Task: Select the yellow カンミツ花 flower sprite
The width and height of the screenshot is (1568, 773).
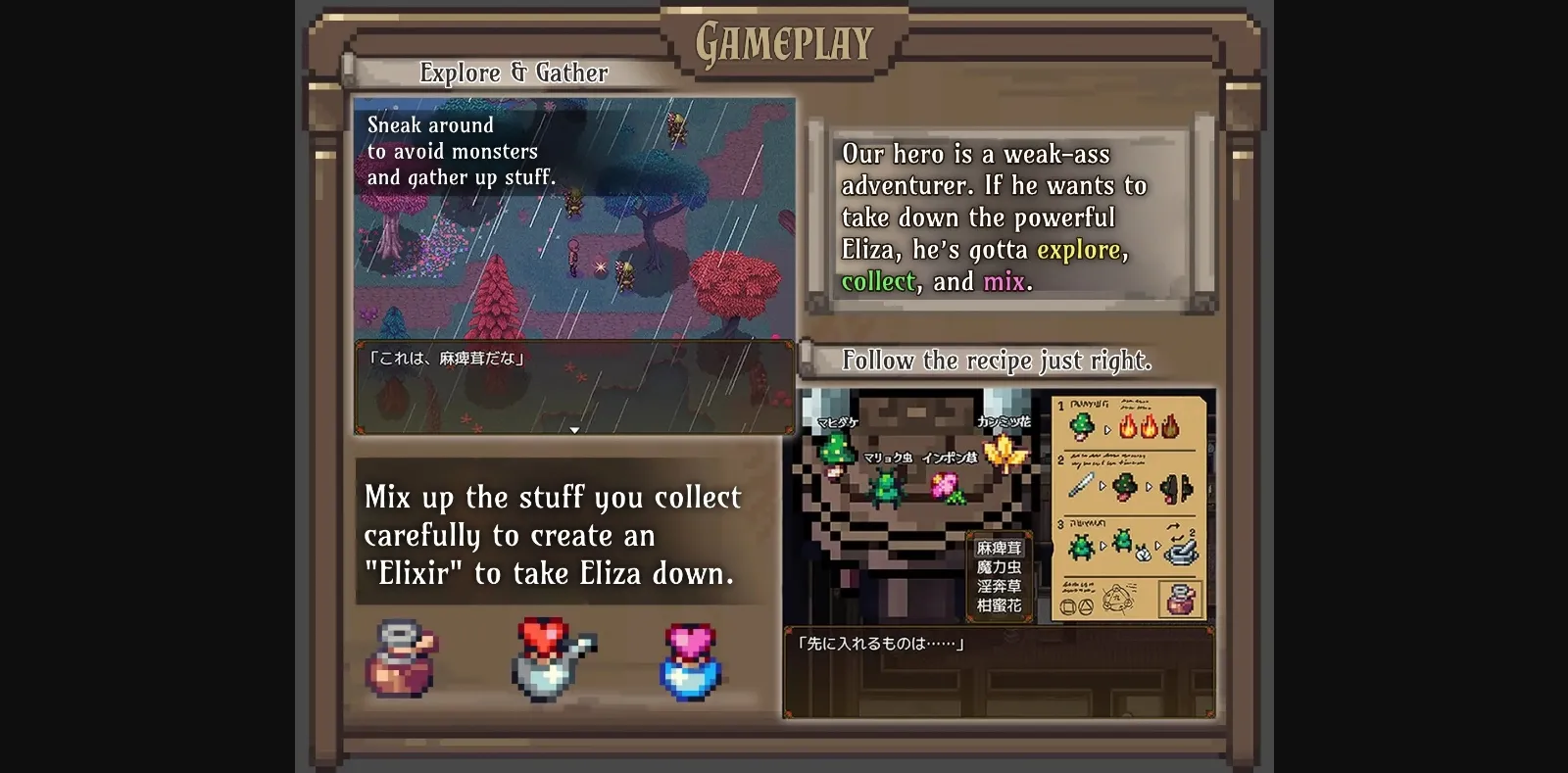Action: [1003, 449]
